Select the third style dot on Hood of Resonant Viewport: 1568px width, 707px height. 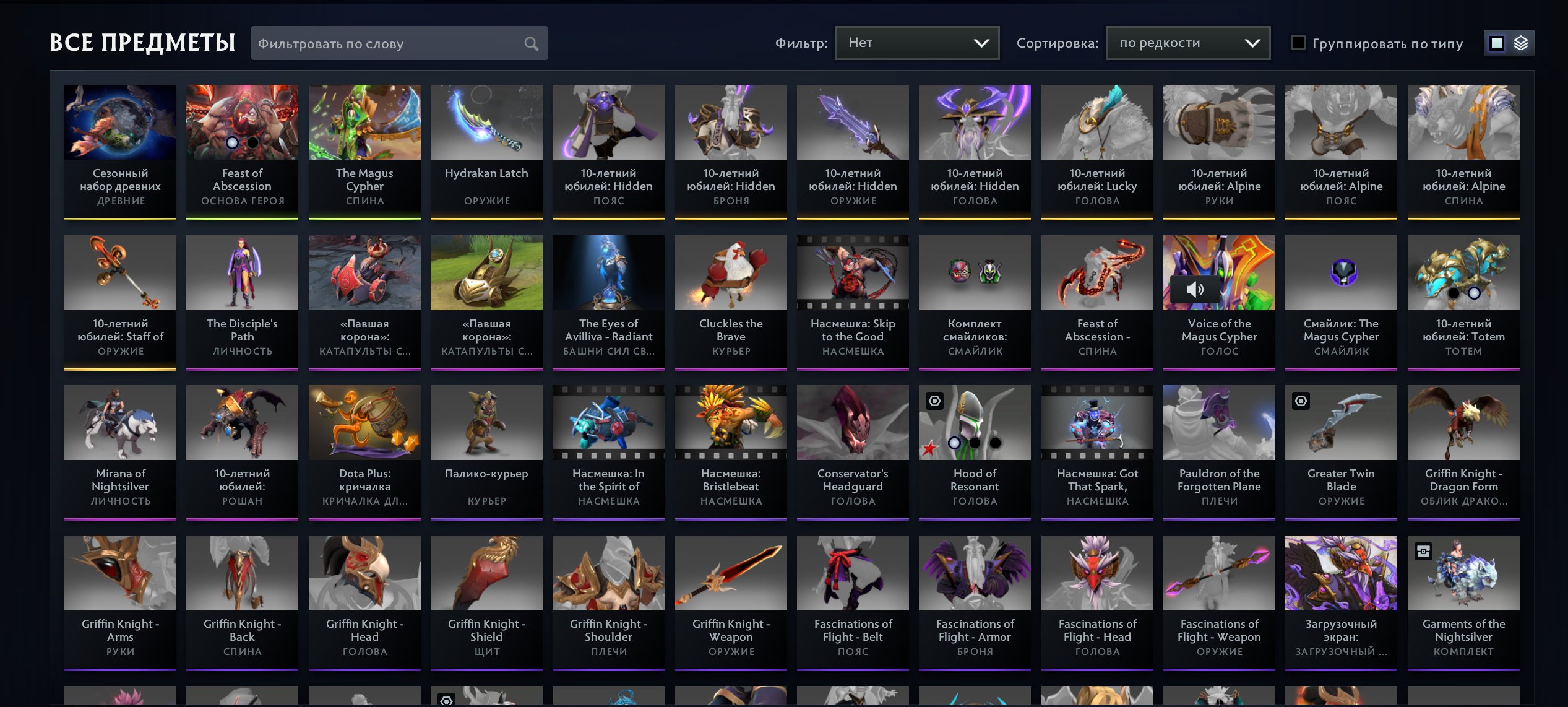(994, 443)
